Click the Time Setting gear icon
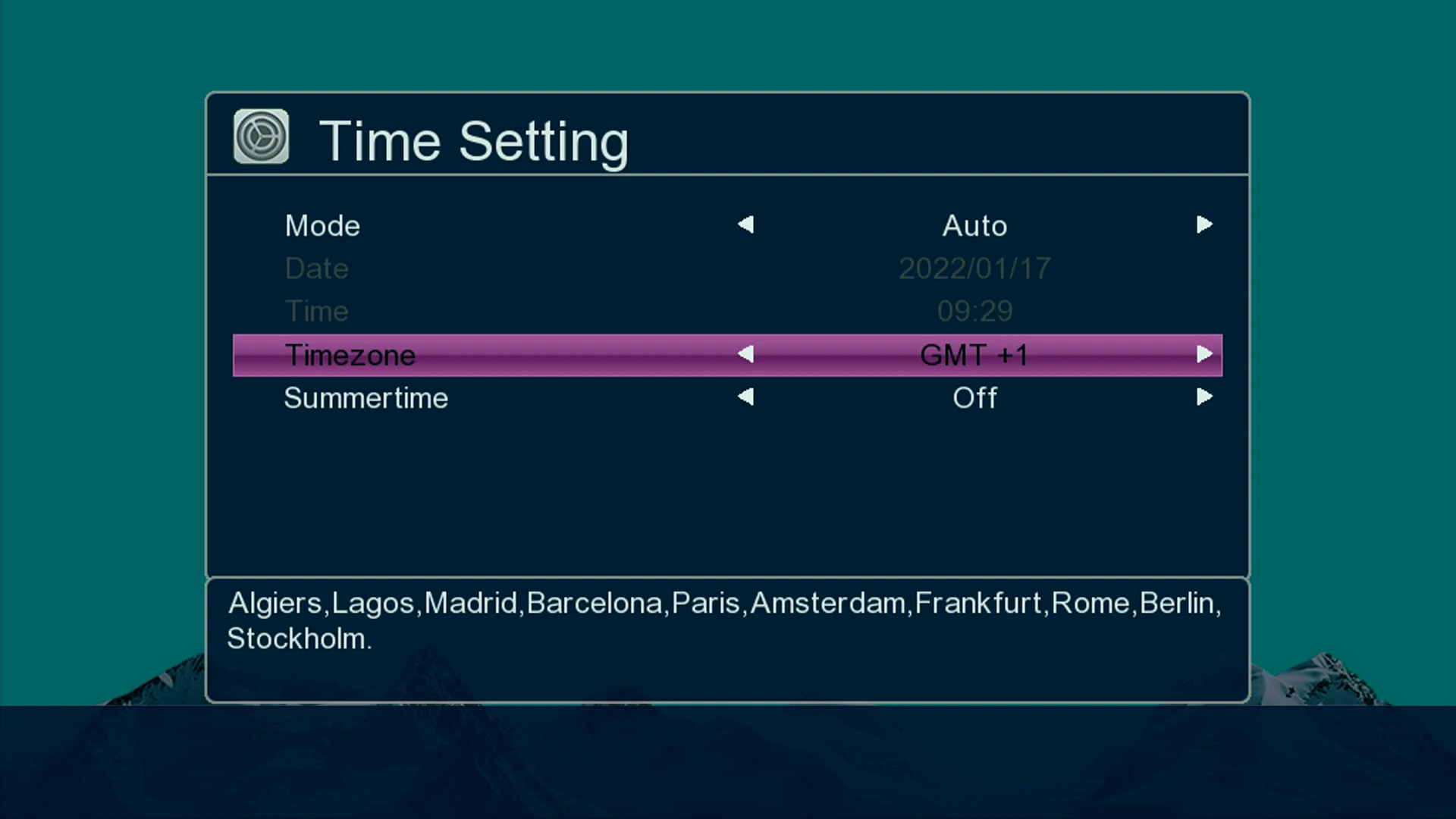Viewport: 1456px width, 819px height. pyautogui.click(x=261, y=136)
